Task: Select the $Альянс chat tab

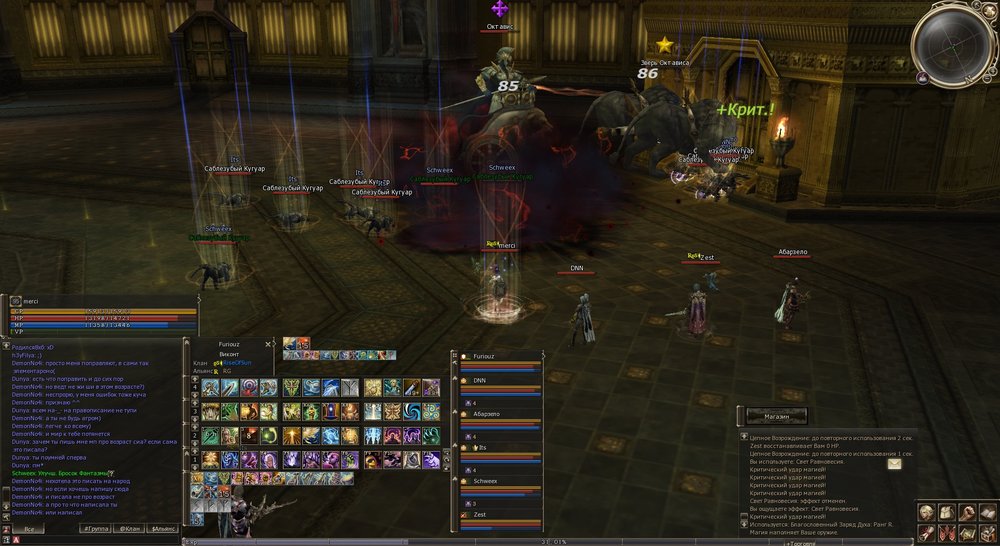Action: pos(162,528)
